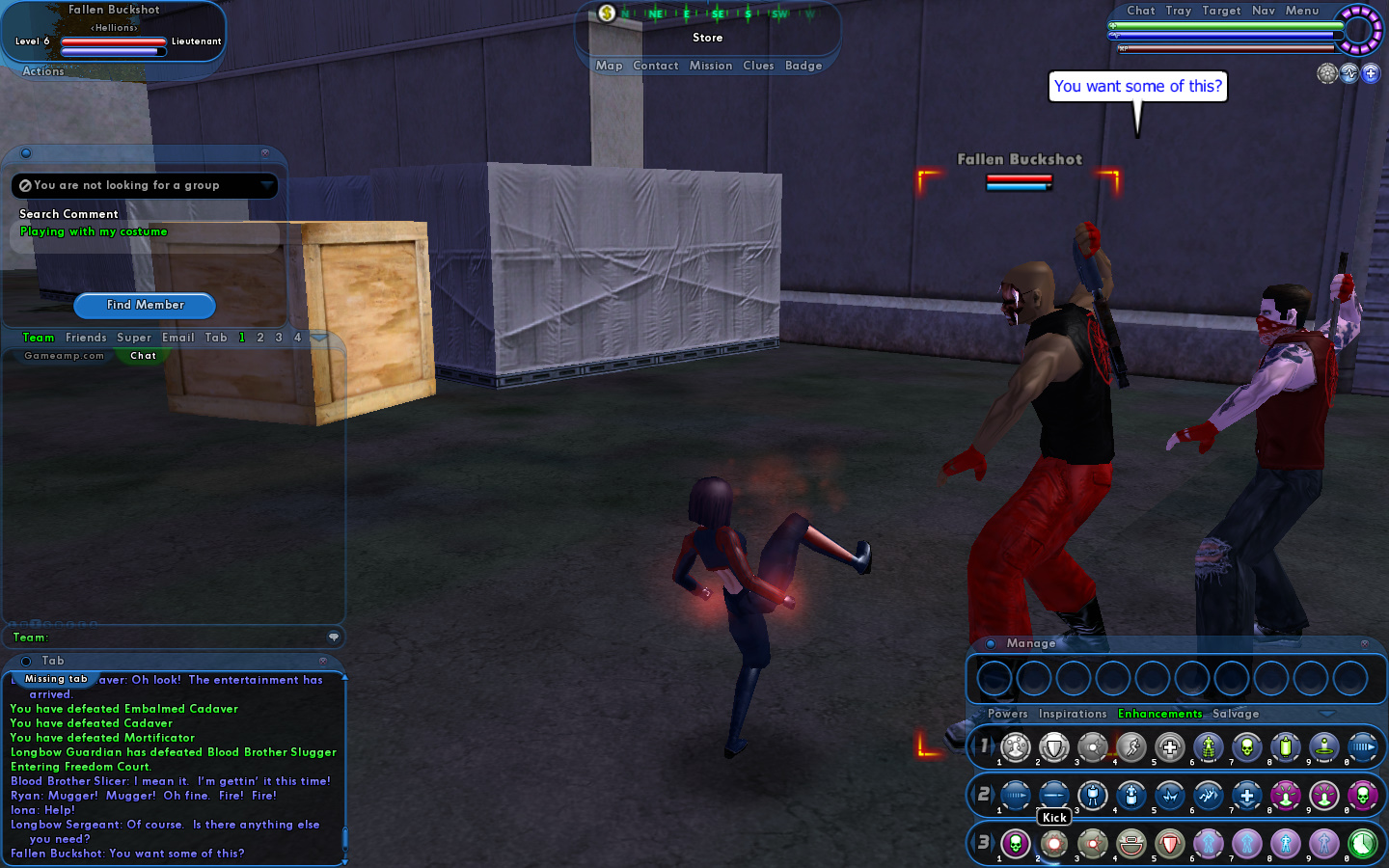The width and height of the screenshot is (1389, 868).
Task: Open the Salvage tab
Action: point(1236,714)
